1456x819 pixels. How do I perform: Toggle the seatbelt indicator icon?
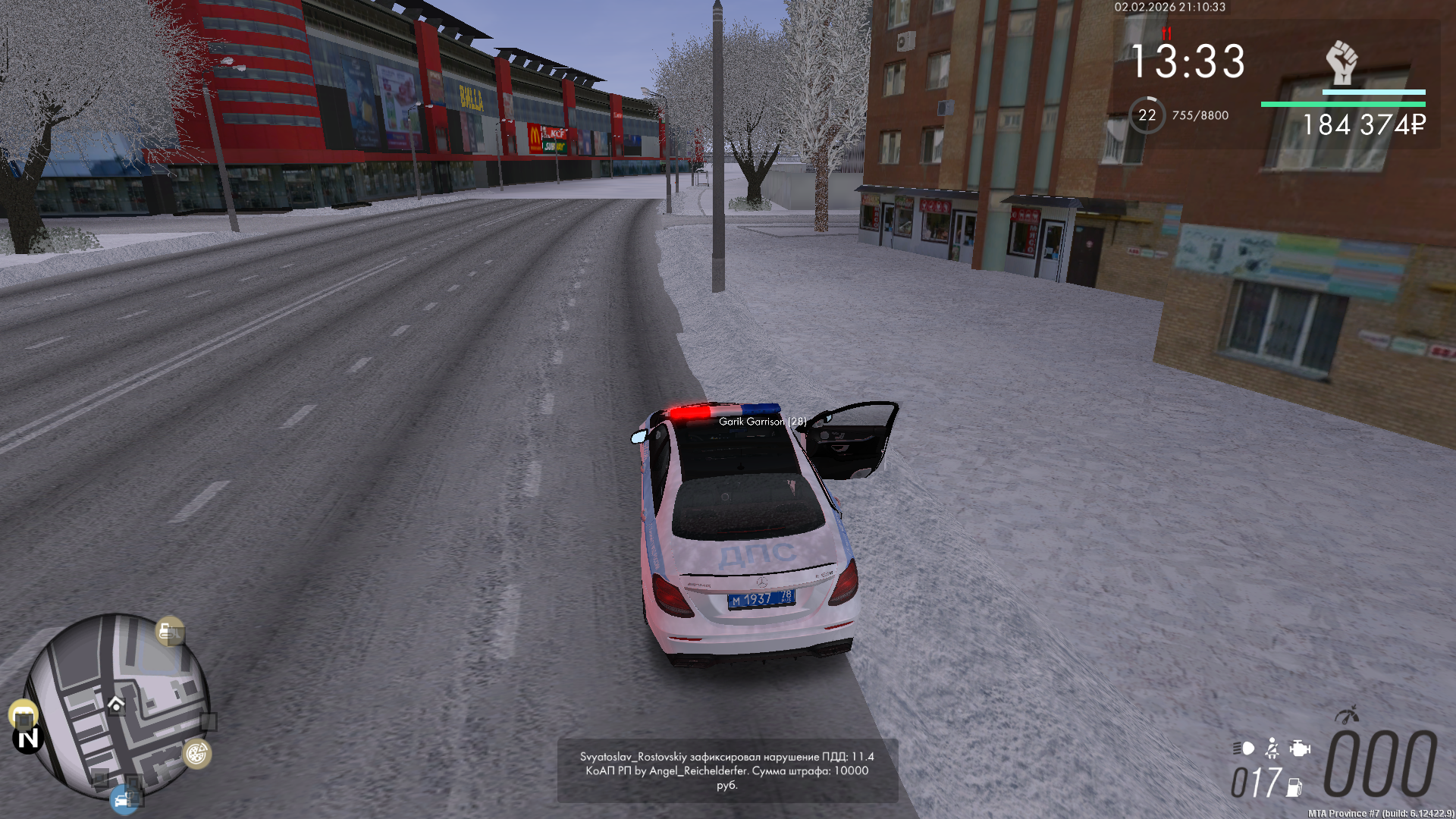[x=1272, y=748]
